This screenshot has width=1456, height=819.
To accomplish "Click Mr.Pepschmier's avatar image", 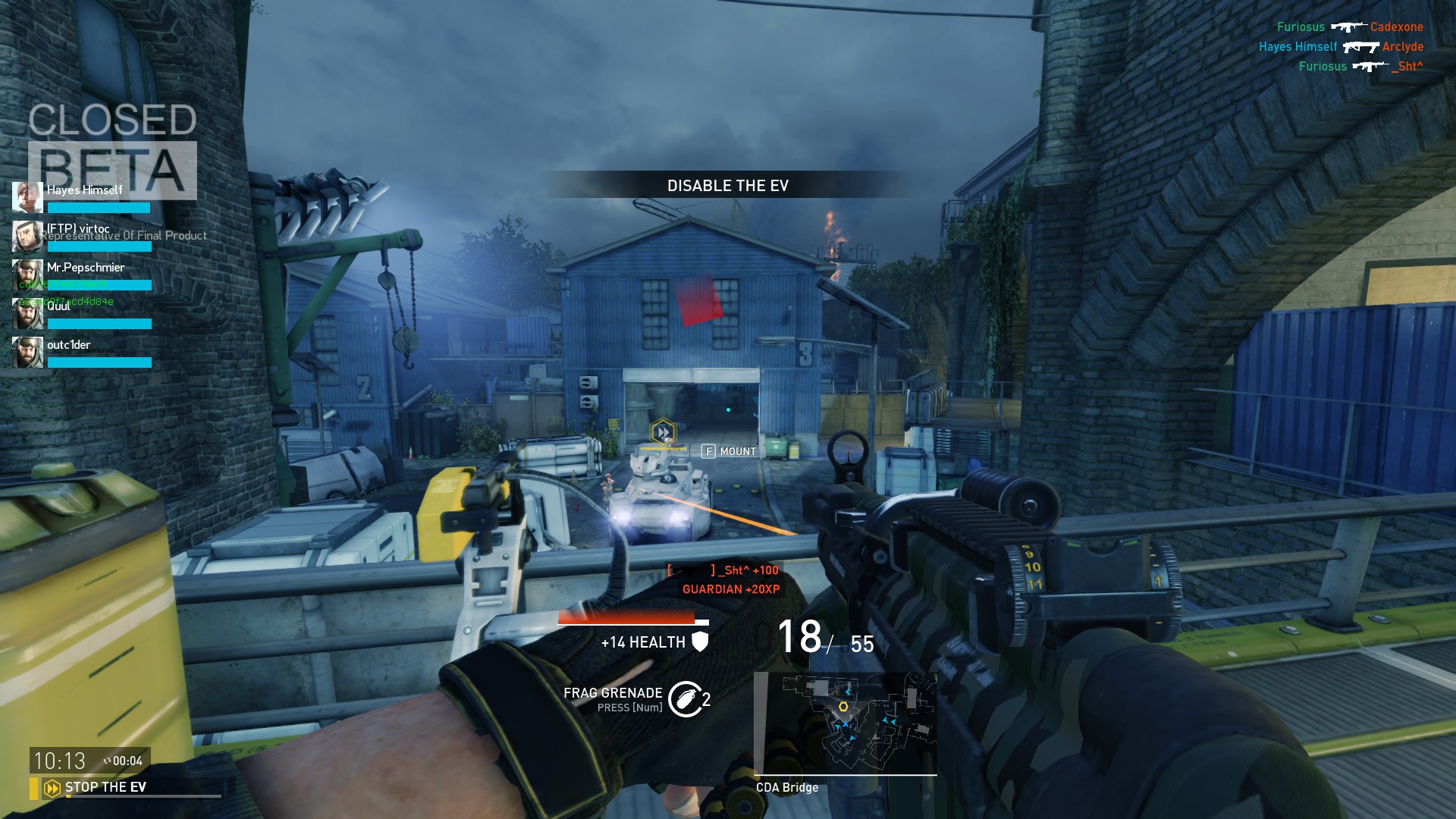I will (x=27, y=275).
